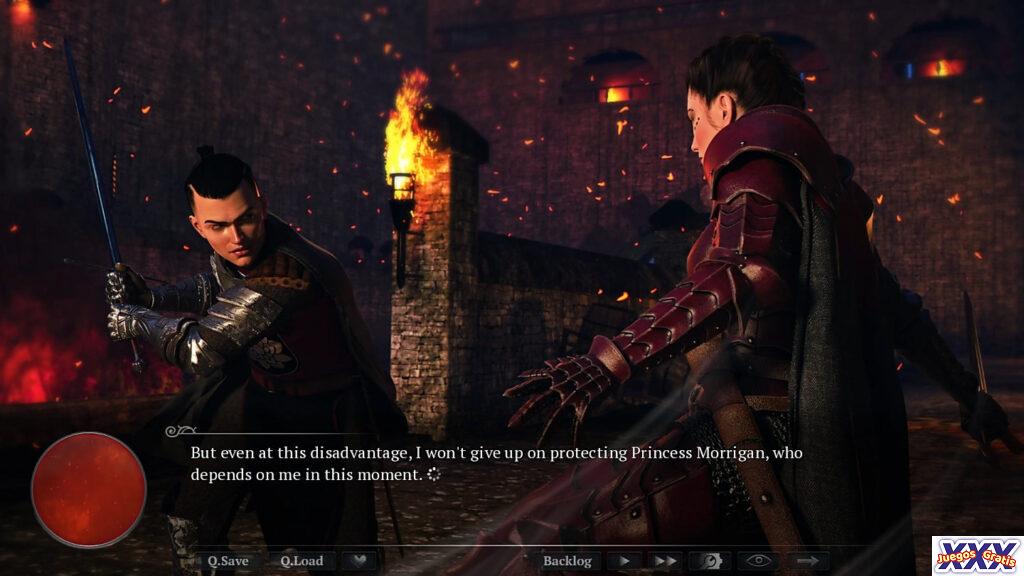Open settings via the wrench icon
Screen dimensions: 1024x576
coord(711,561)
